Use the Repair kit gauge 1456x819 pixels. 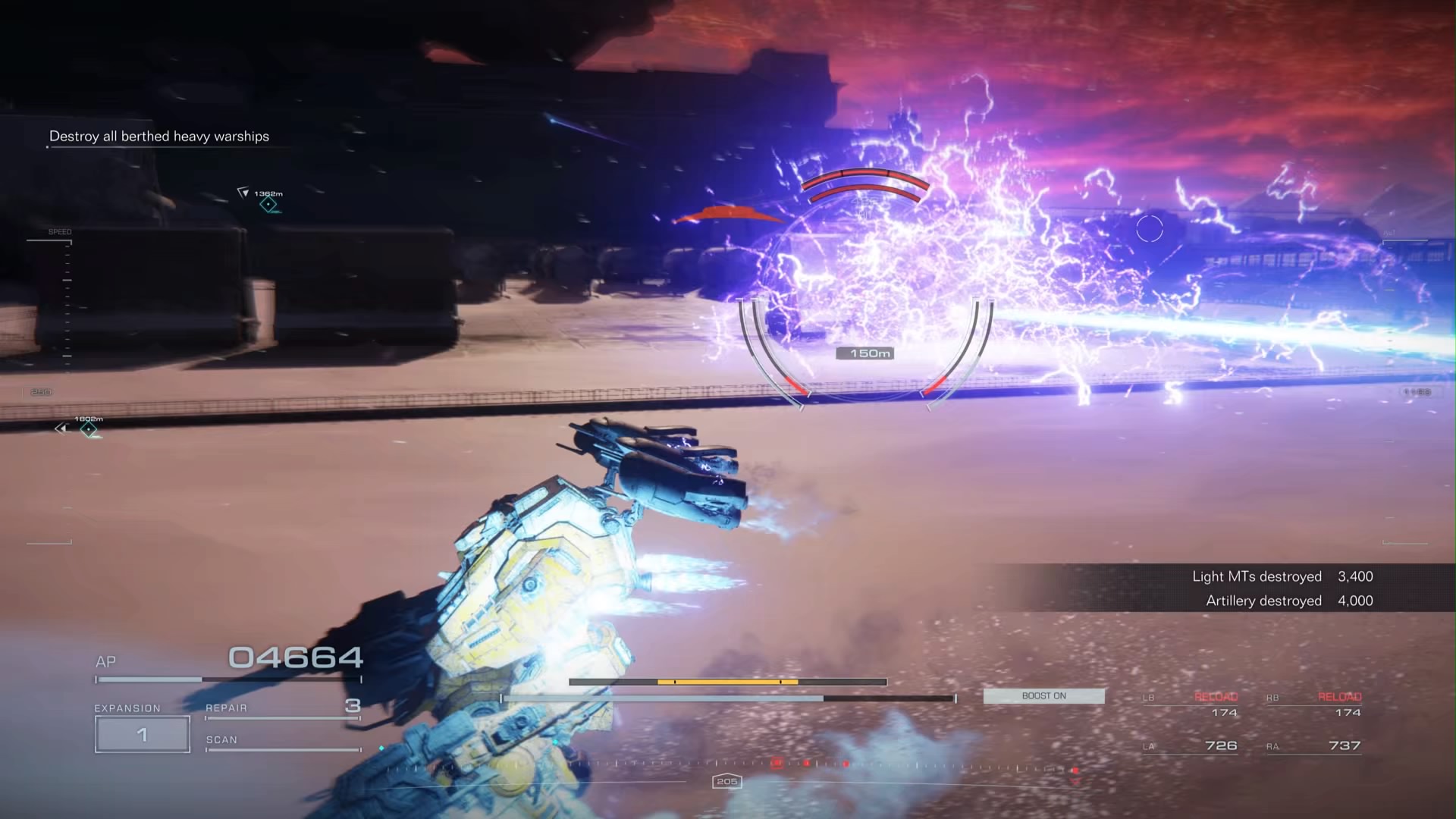click(x=282, y=710)
